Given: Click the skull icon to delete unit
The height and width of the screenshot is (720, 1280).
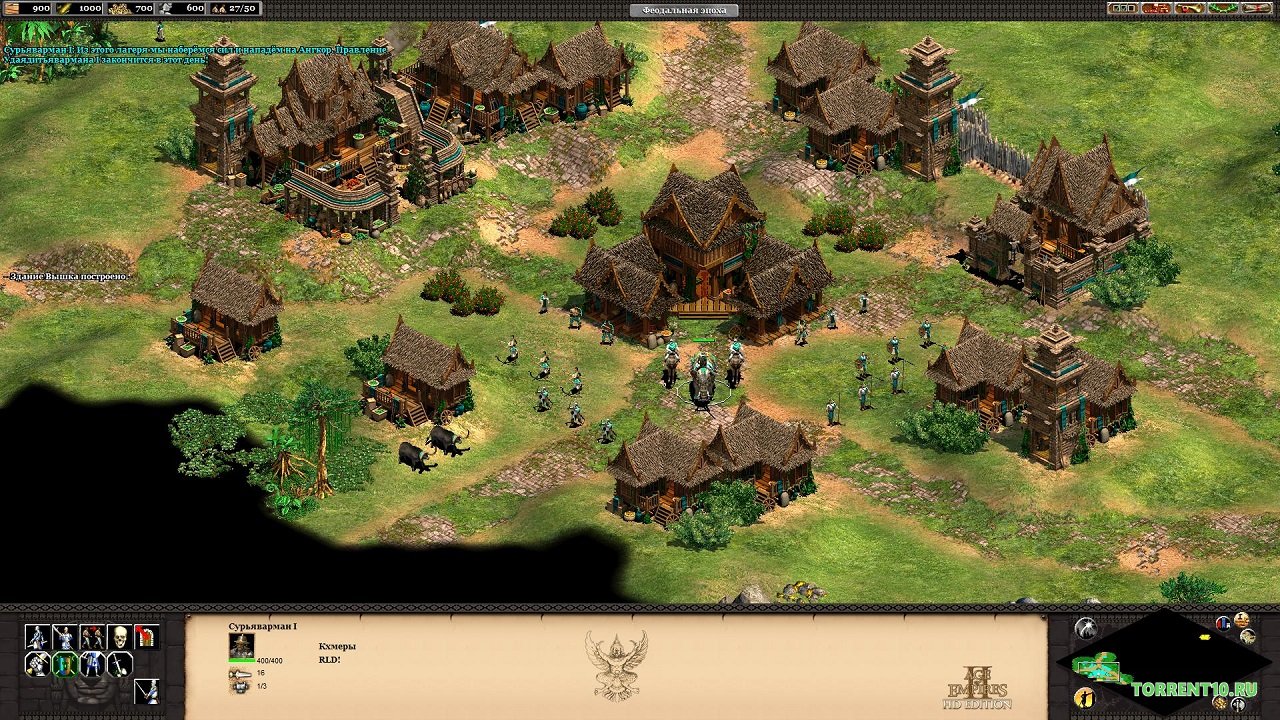Looking at the screenshot, I should [x=119, y=637].
